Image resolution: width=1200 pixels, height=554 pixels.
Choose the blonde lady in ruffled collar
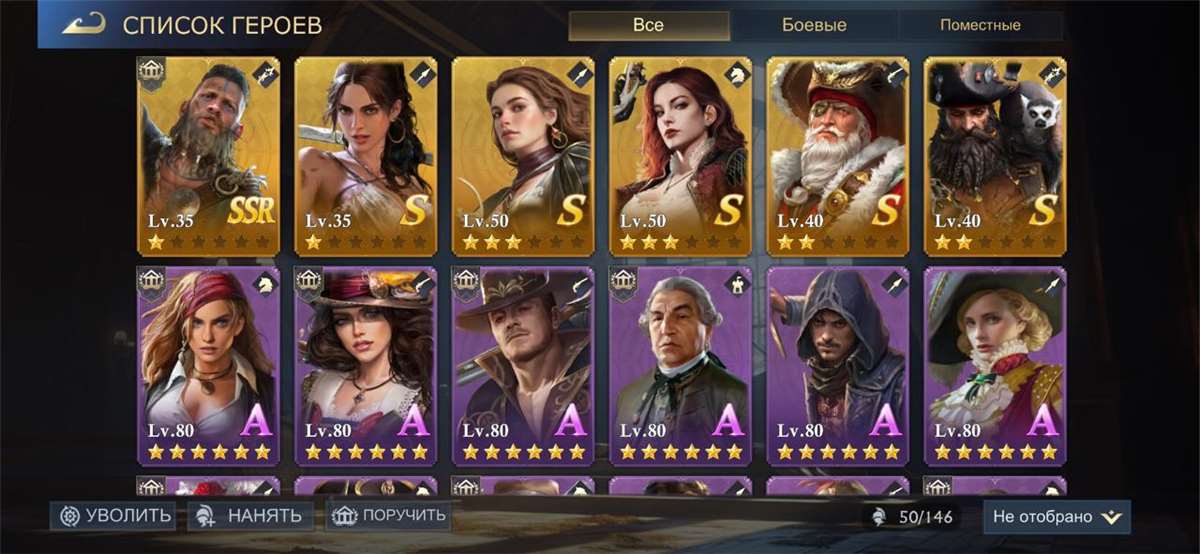[994, 365]
